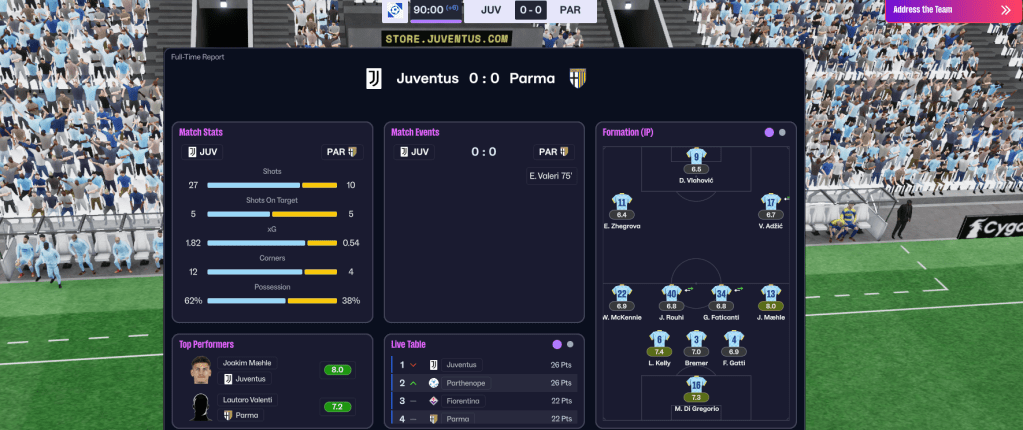Pick J. Rouhi's player icon

pyautogui.click(x=672, y=295)
